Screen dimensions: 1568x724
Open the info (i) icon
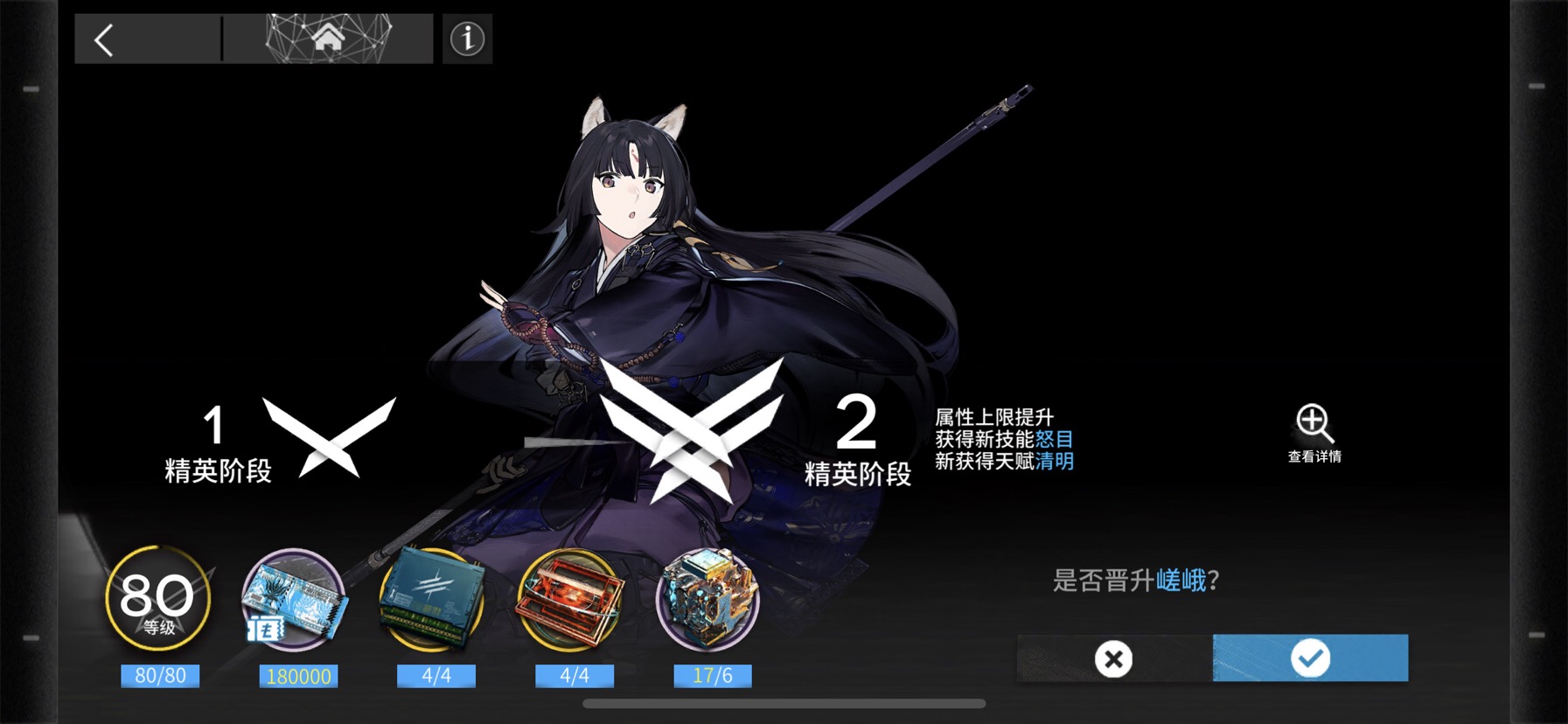[466, 38]
